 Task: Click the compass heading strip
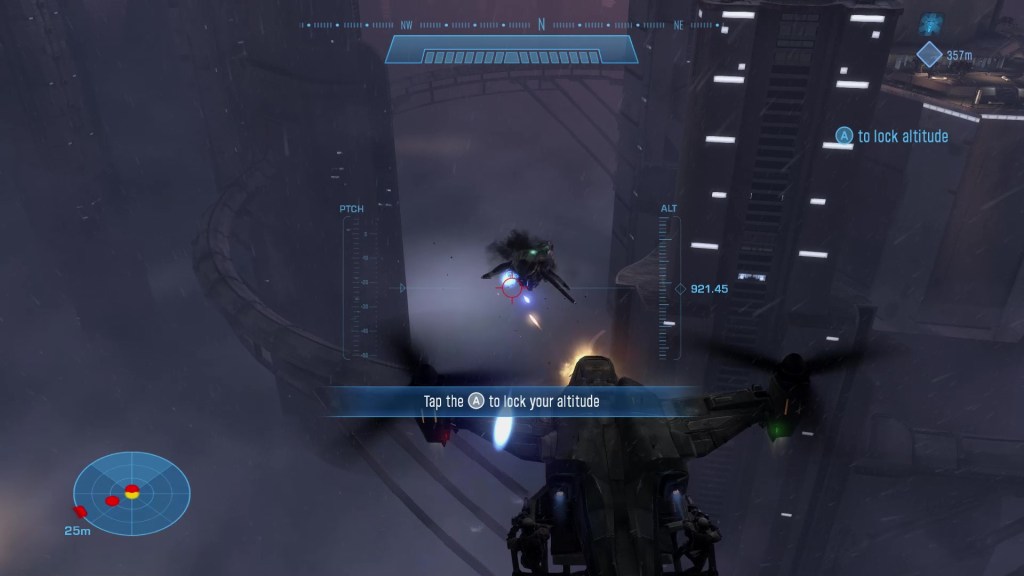511,25
